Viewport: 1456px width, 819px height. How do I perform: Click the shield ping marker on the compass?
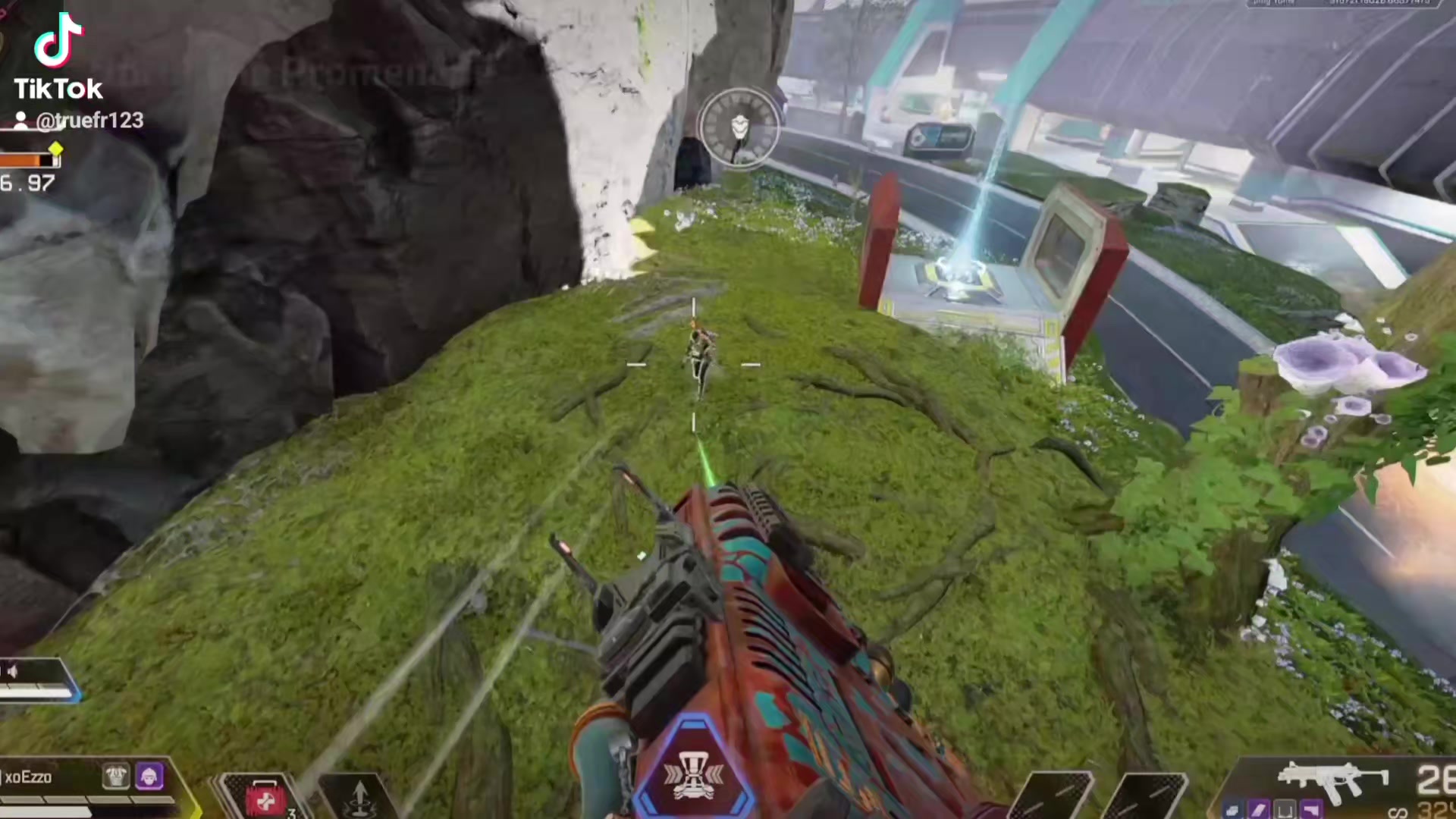pos(739,127)
